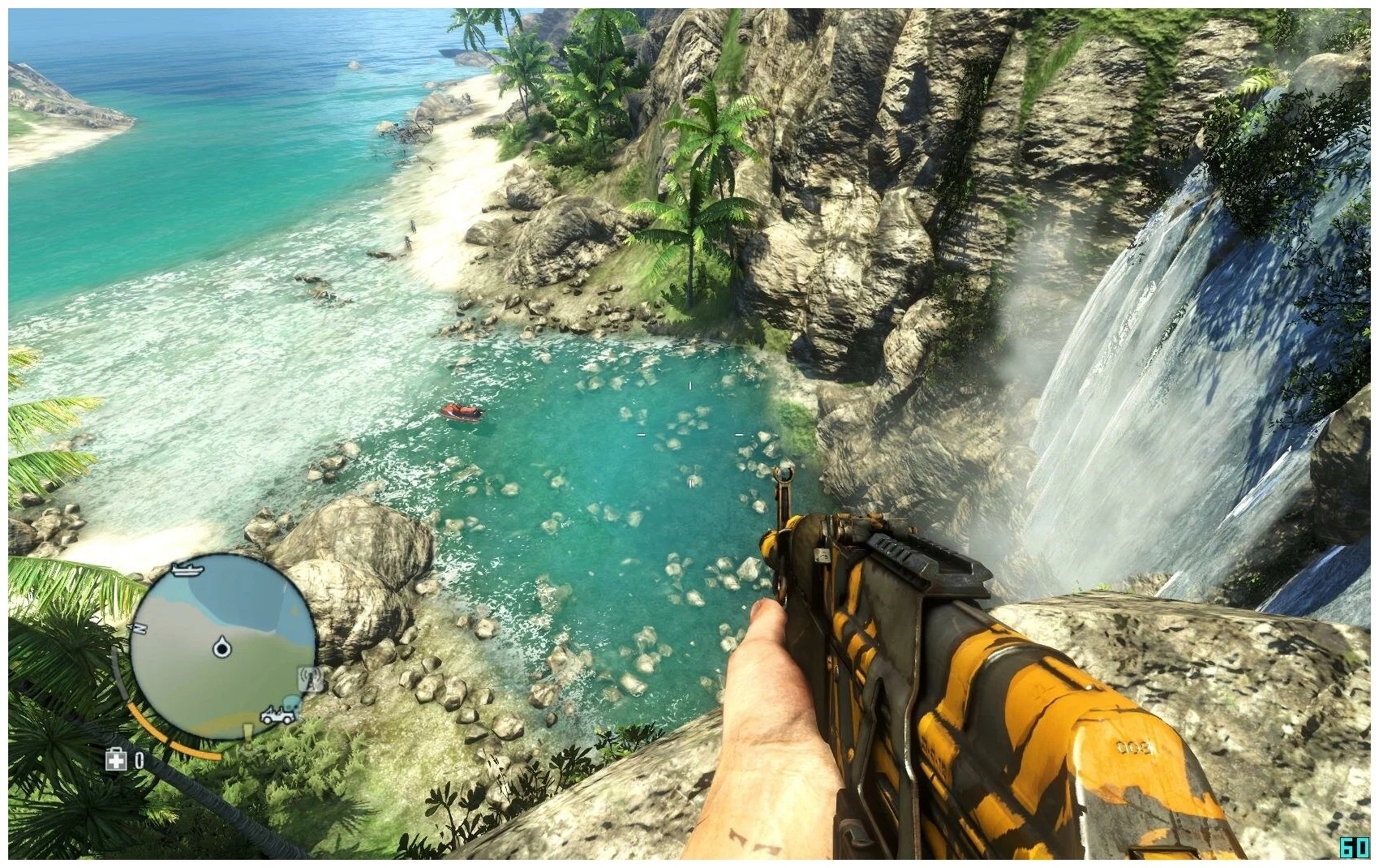The height and width of the screenshot is (868, 1379).
Task: Click the yellow health bar segment
Action: tap(147, 720)
